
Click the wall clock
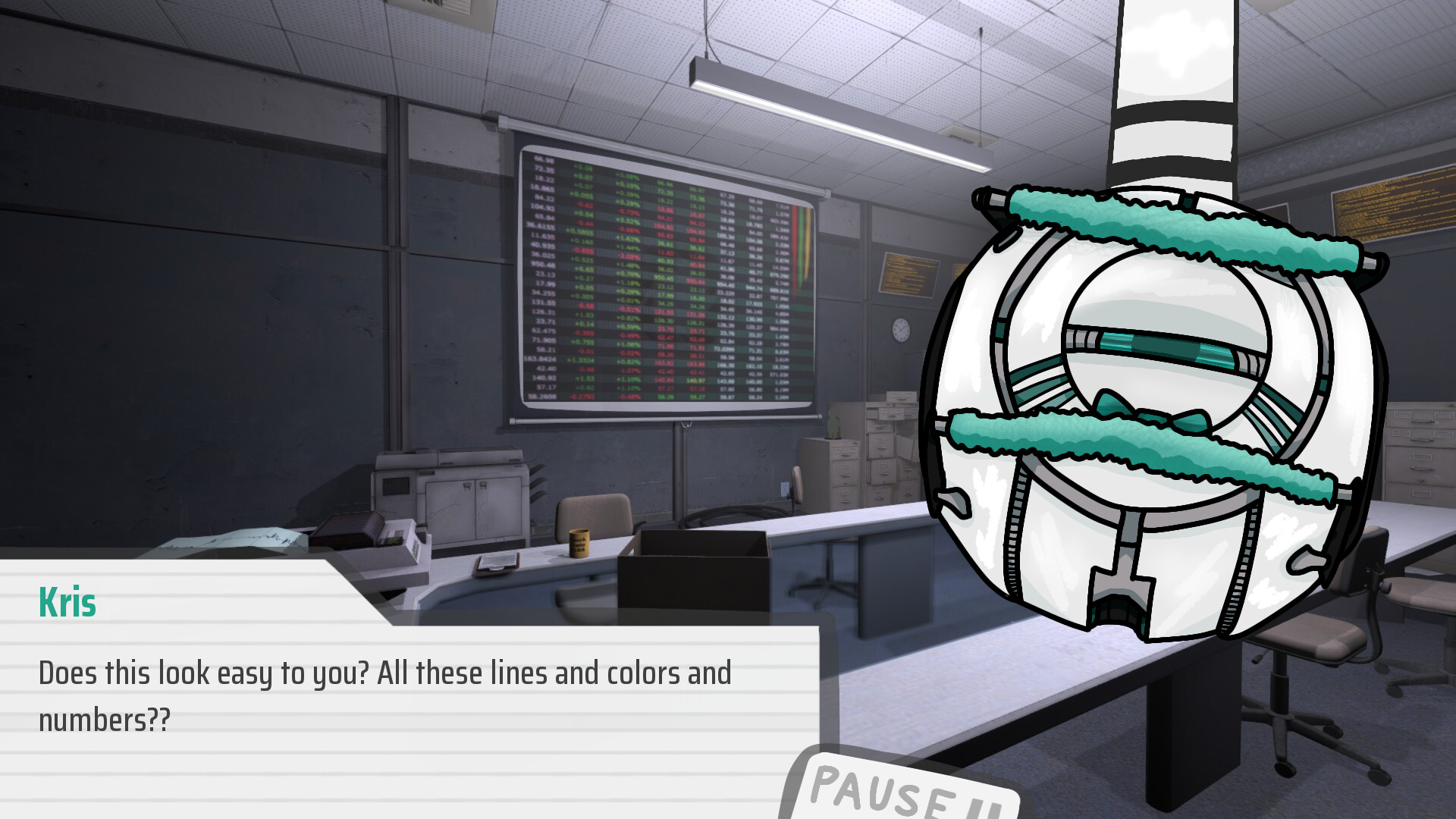[x=900, y=329]
